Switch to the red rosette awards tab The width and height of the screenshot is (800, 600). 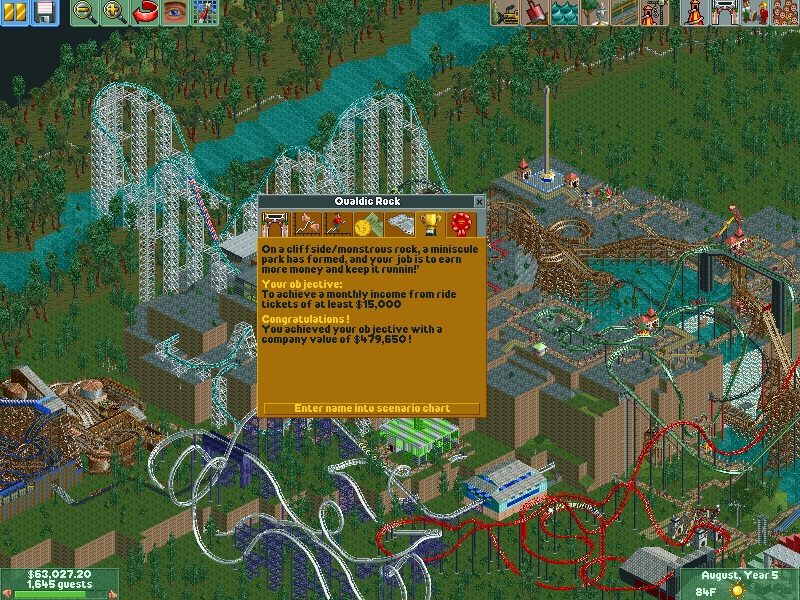pyautogui.click(x=461, y=223)
